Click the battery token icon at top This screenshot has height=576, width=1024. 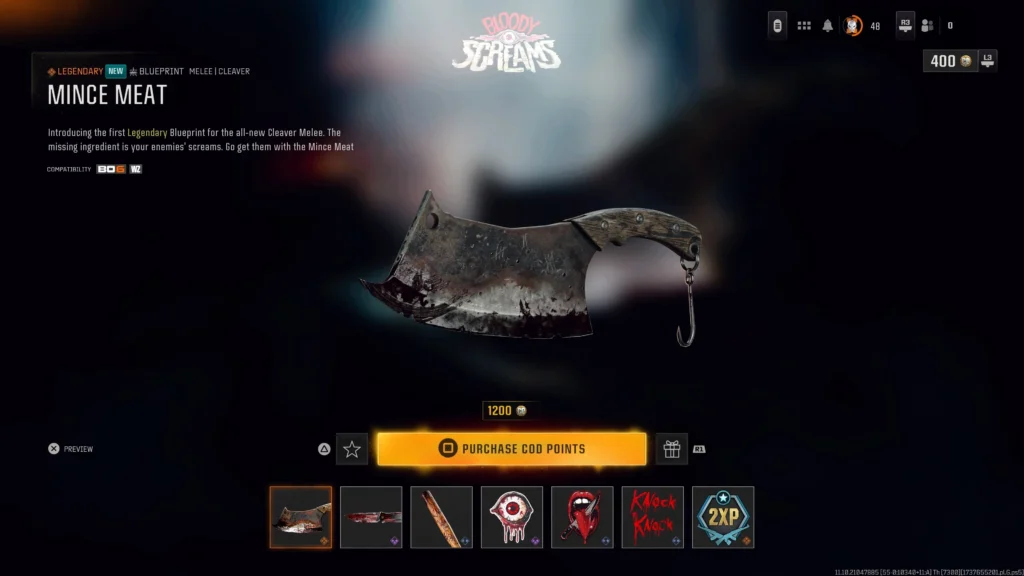coord(777,26)
